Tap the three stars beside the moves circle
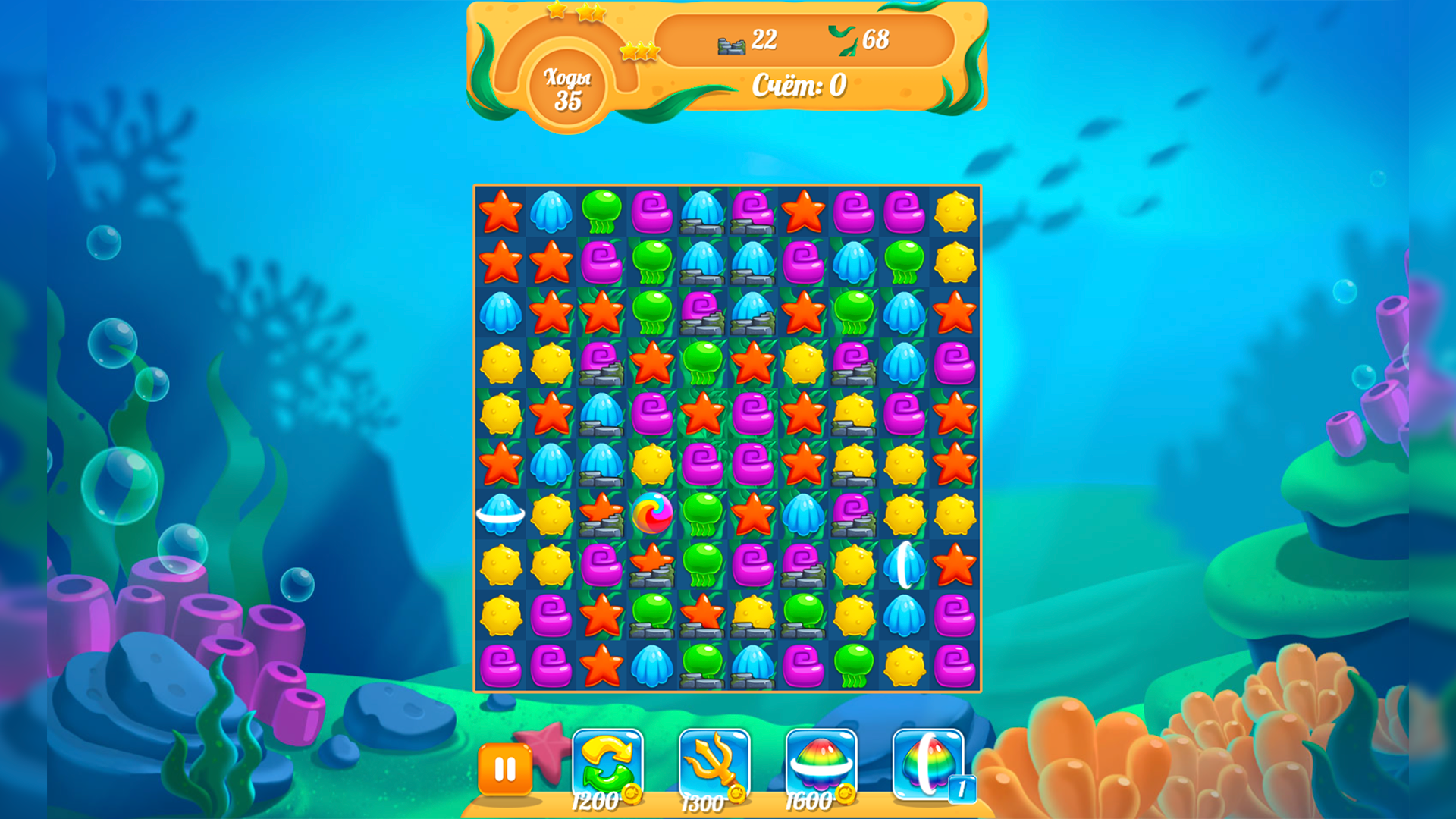 tap(639, 52)
